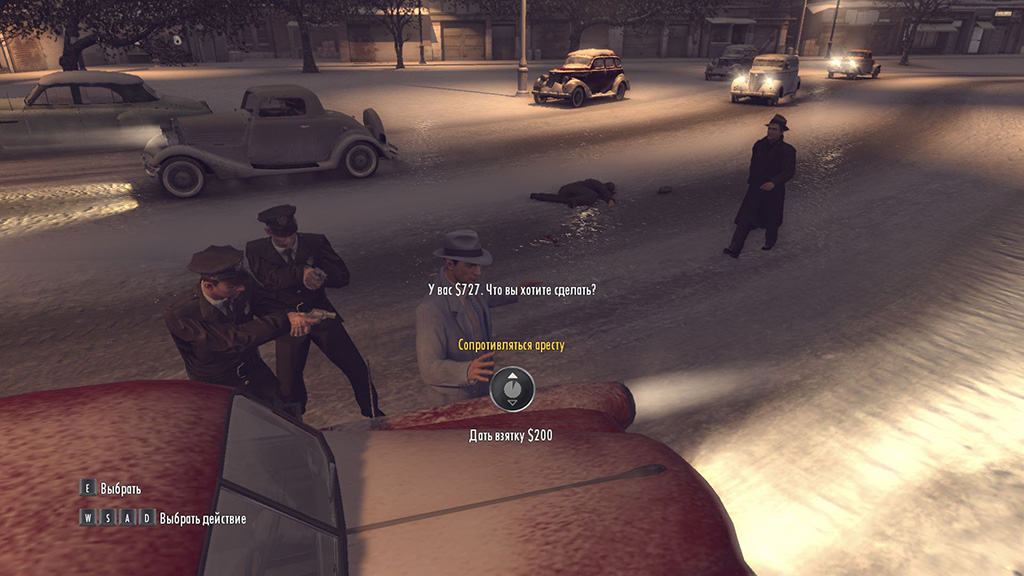The width and height of the screenshot is (1024, 576).
Task: Click the circular choice selector dial
Action: coord(512,389)
